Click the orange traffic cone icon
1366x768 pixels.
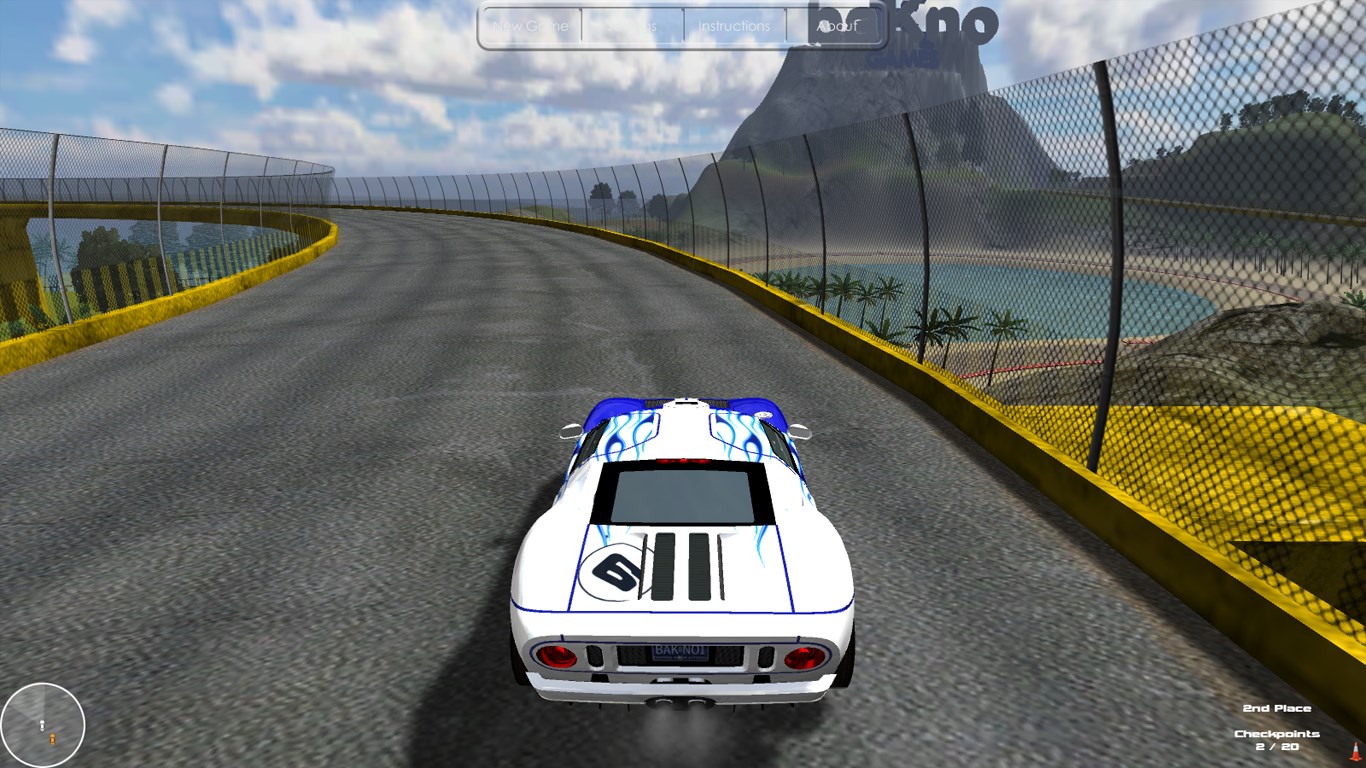(1355, 750)
